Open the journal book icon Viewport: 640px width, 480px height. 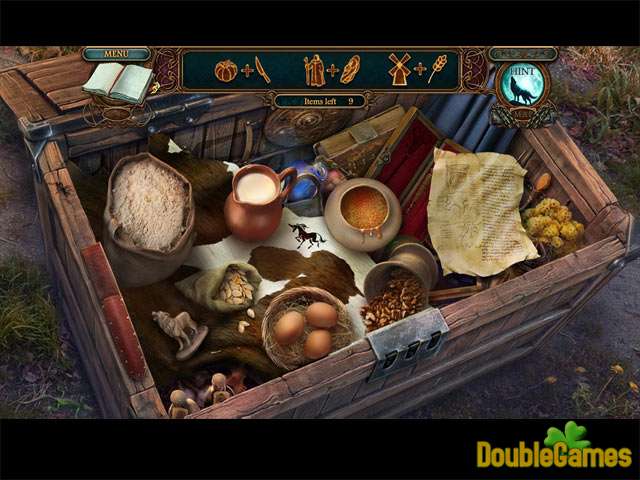pos(117,83)
